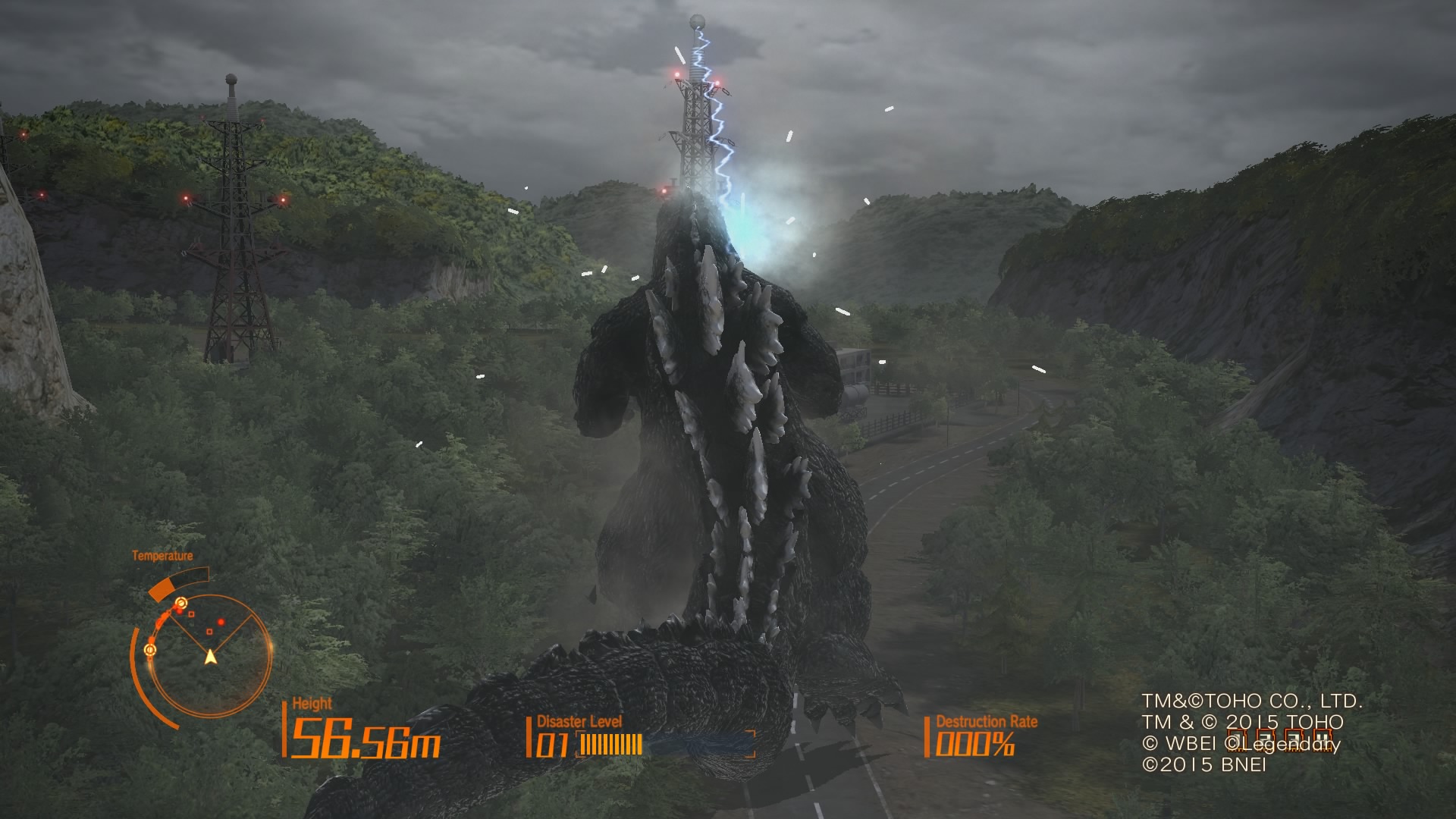
Task: Select the red enemy dot inside the radar cone
Action: pyautogui.click(x=221, y=622)
